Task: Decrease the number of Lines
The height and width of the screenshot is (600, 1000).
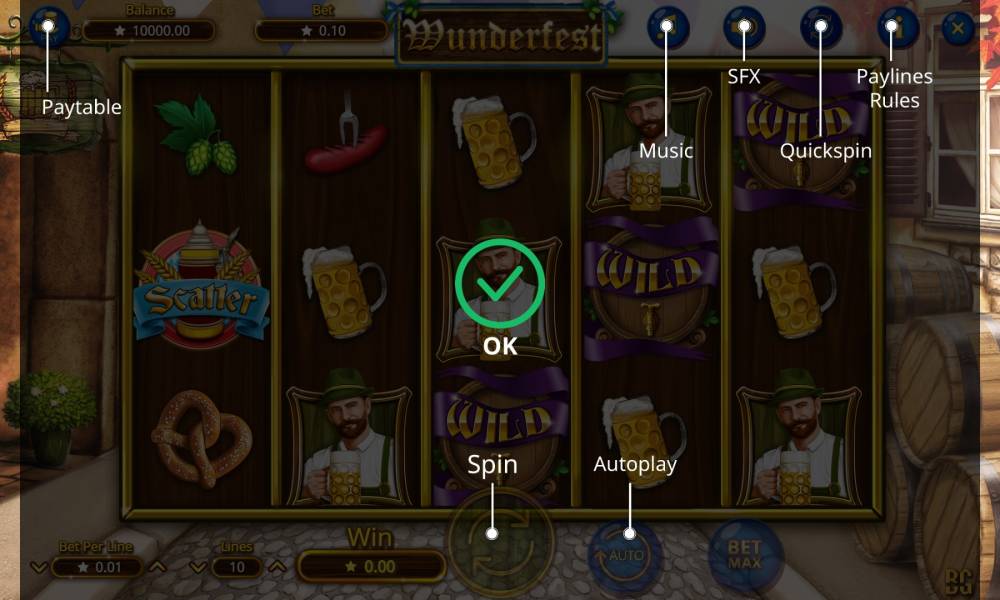Action: [199, 568]
